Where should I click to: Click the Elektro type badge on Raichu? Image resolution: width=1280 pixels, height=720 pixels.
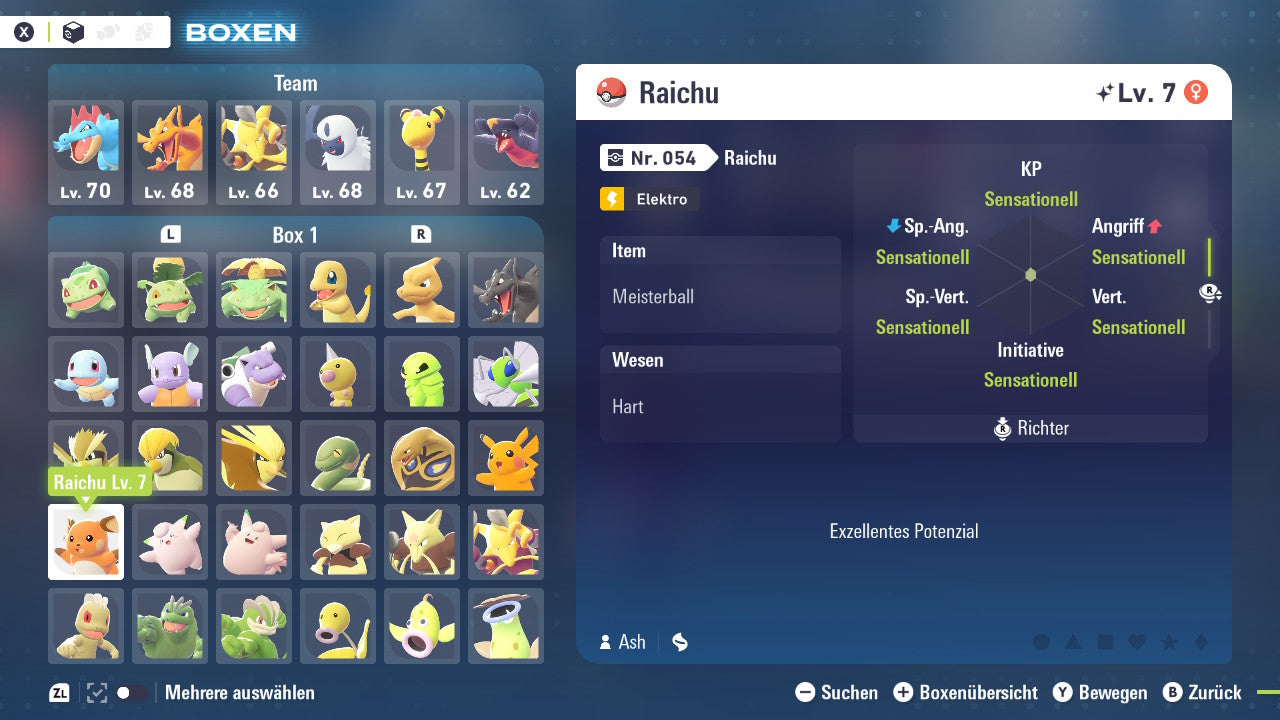coord(649,199)
